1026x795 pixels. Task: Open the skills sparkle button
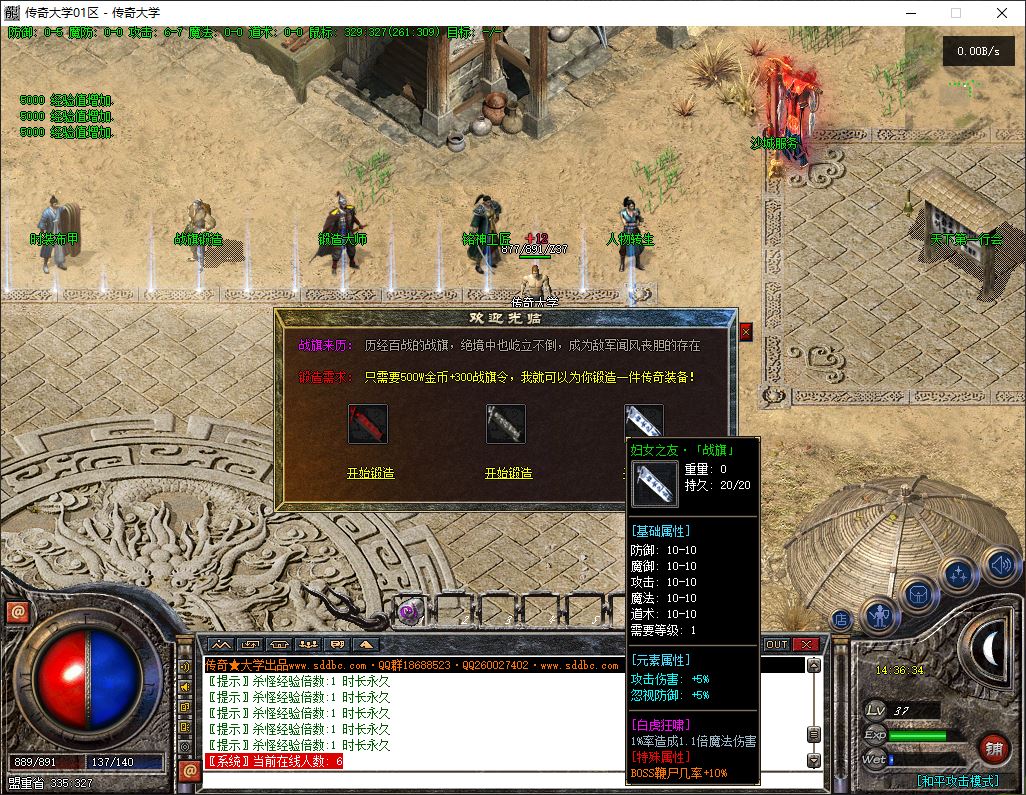958,576
